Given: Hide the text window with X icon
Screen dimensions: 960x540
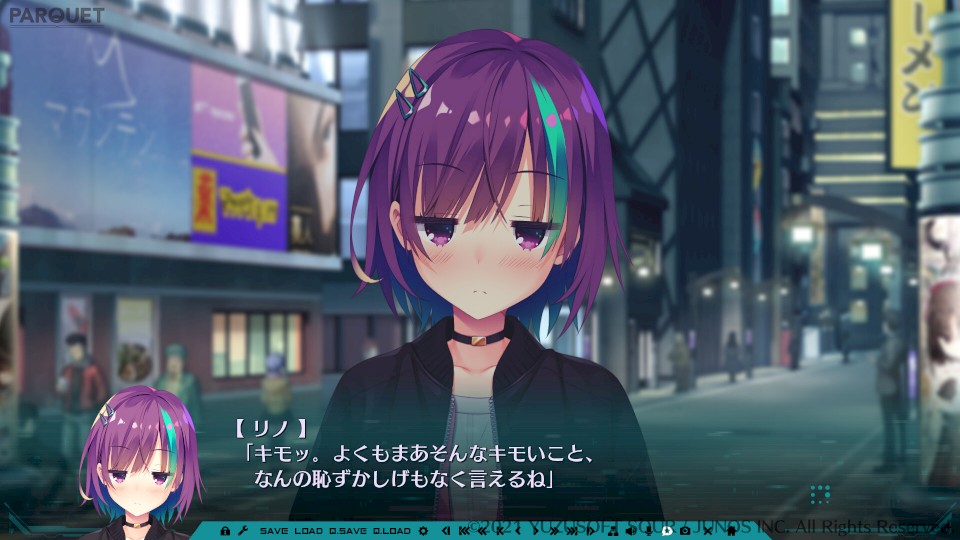Looking at the screenshot, I should [x=707, y=530].
